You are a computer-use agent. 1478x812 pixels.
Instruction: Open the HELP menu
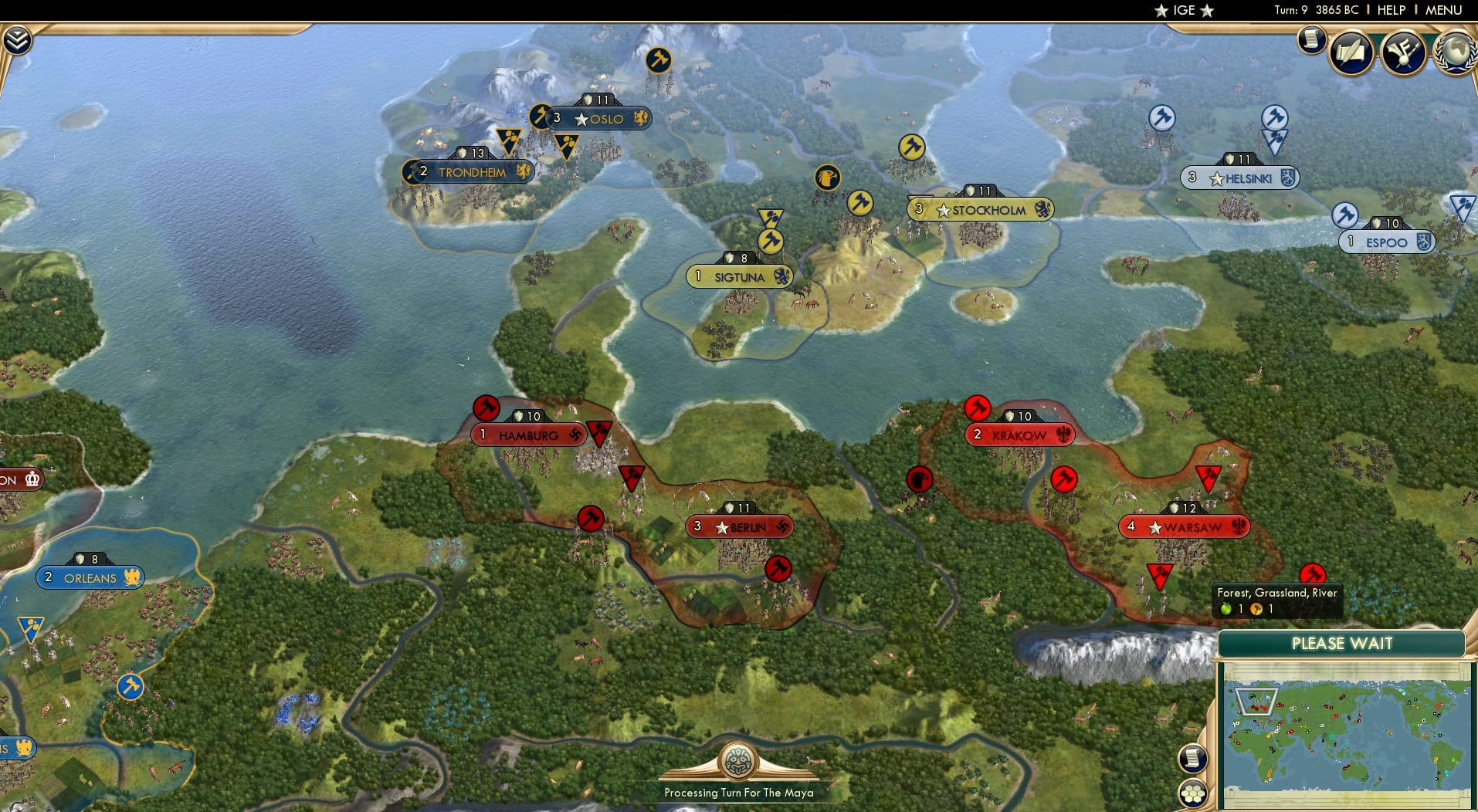[x=1389, y=10]
